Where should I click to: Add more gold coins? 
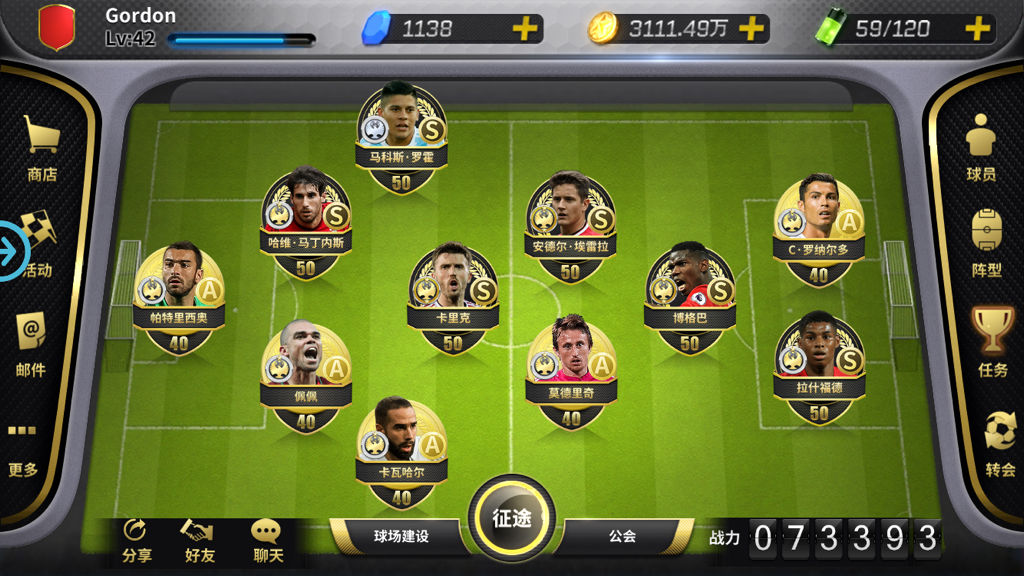point(751,29)
